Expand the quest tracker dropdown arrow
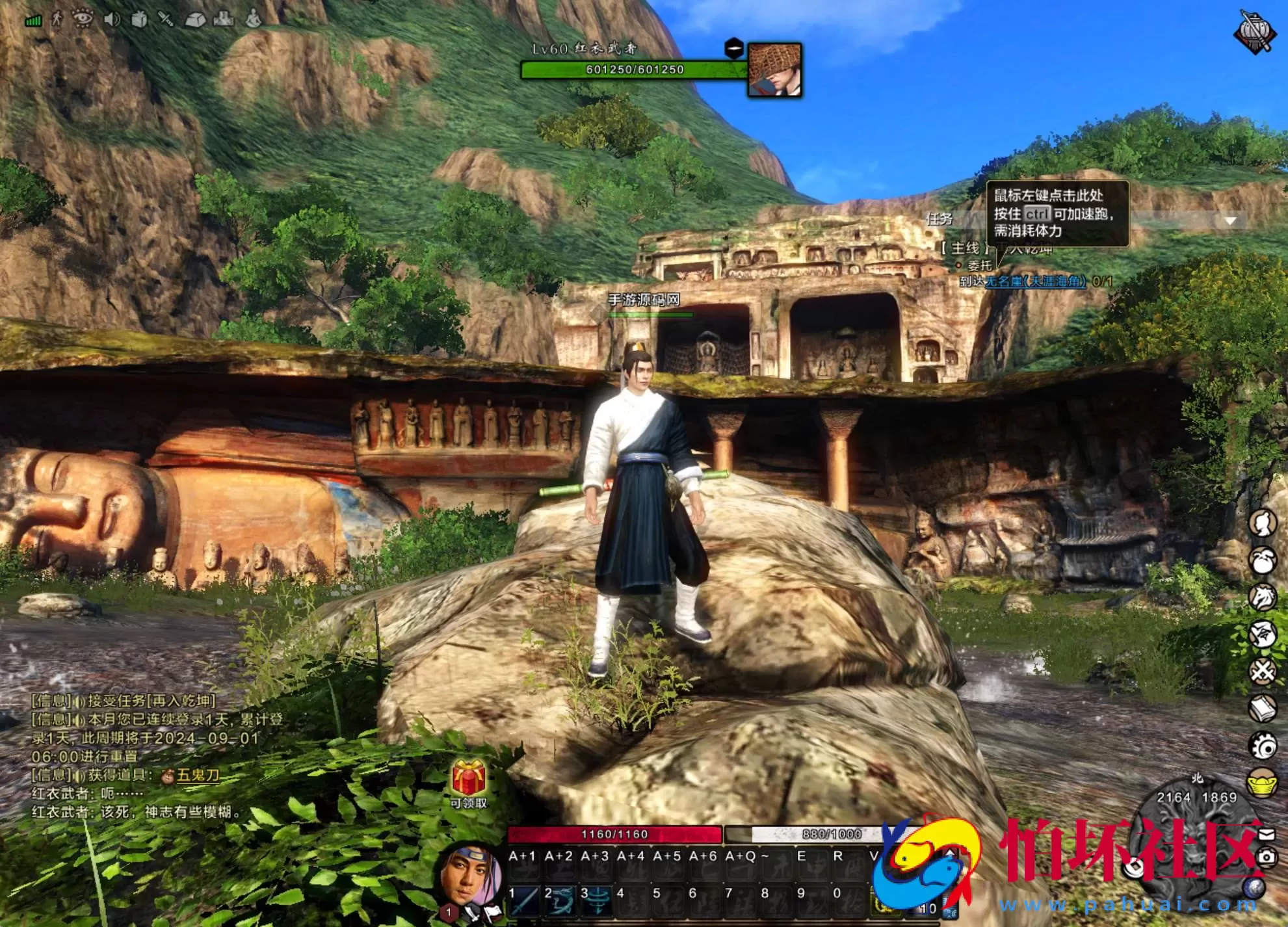The height and width of the screenshot is (927, 1288). click(1230, 221)
